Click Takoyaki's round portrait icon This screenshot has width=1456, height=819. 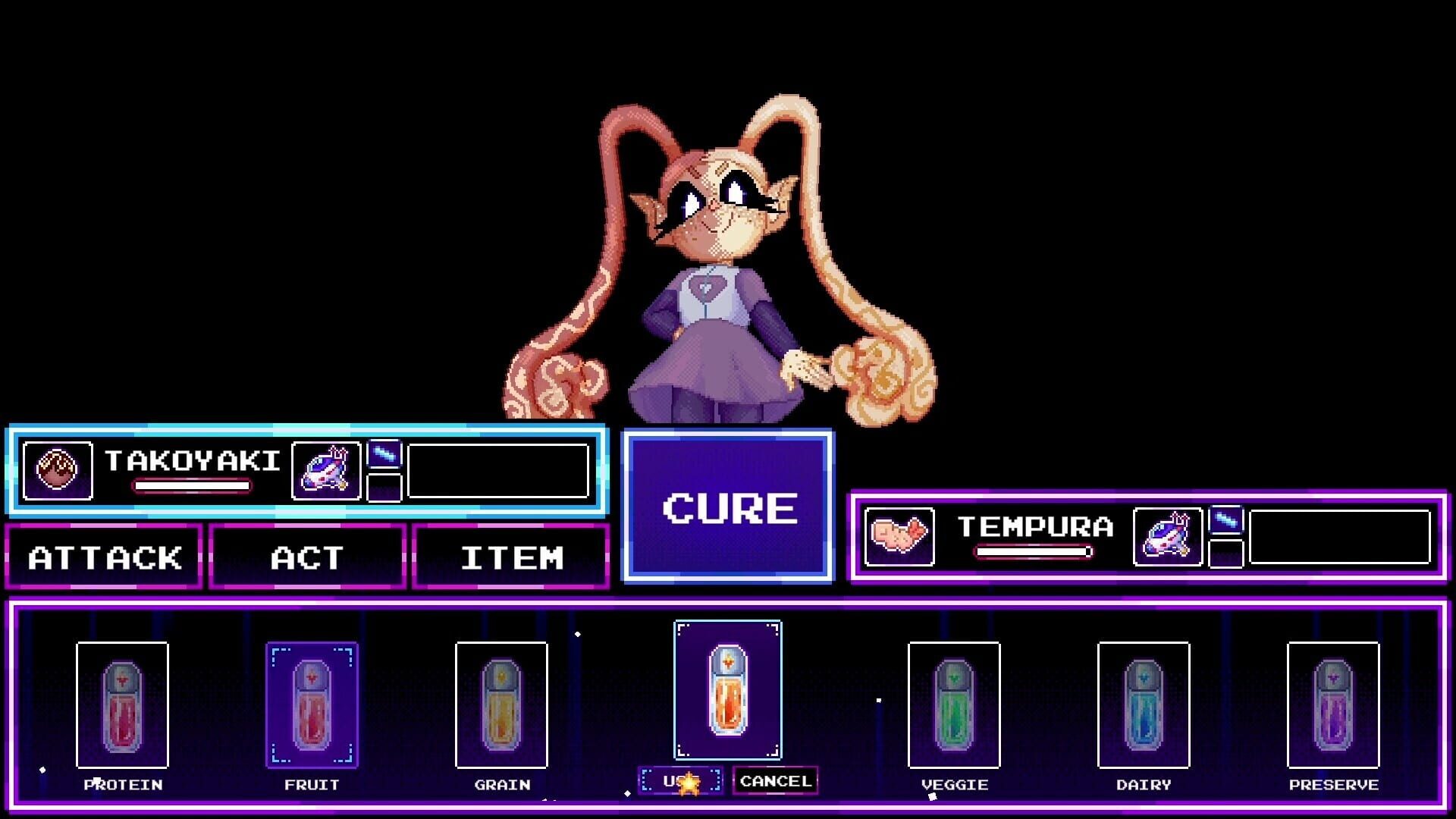59,472
